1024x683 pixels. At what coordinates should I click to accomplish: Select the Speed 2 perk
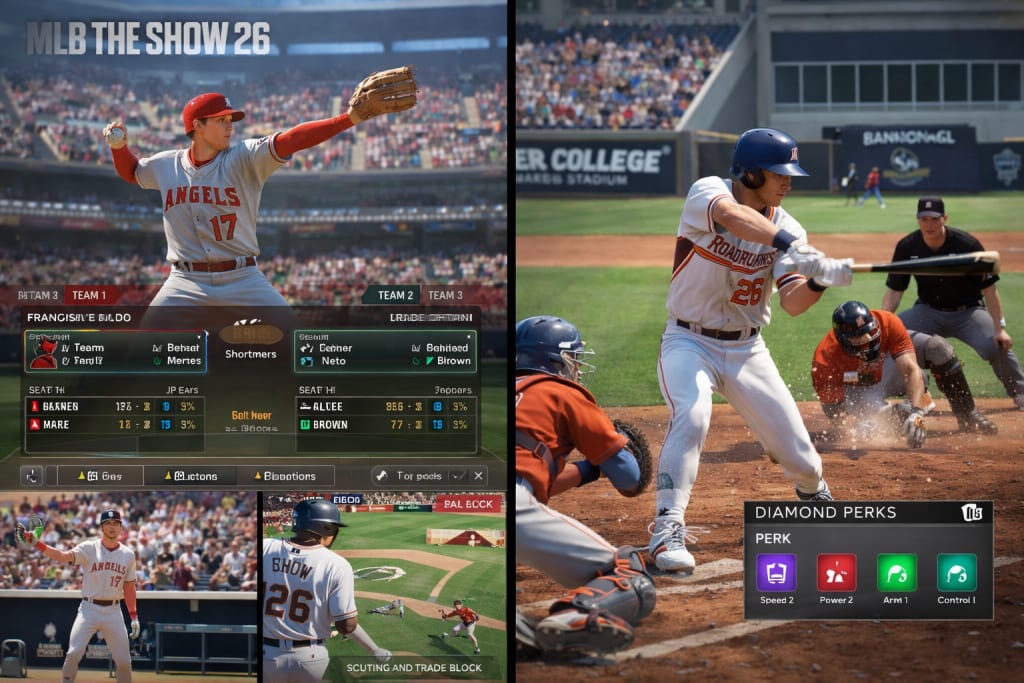point(776,574)
